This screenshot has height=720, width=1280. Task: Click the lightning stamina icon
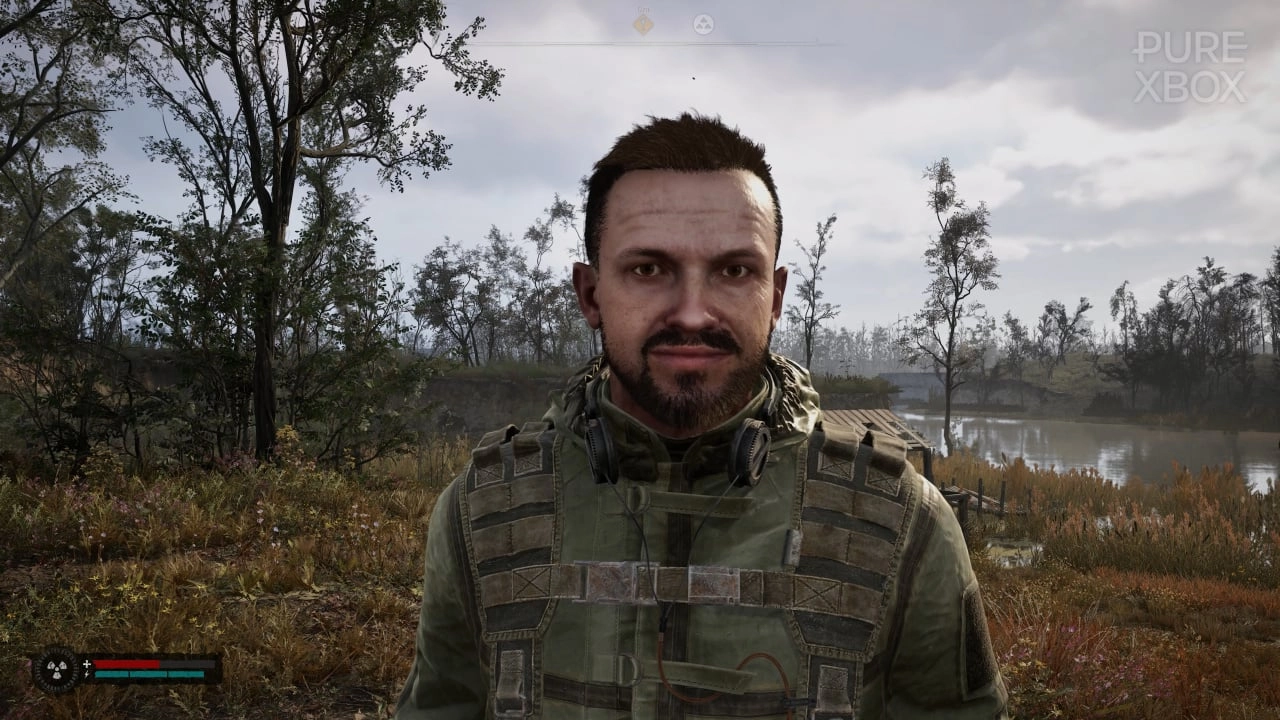click(87, 674)
